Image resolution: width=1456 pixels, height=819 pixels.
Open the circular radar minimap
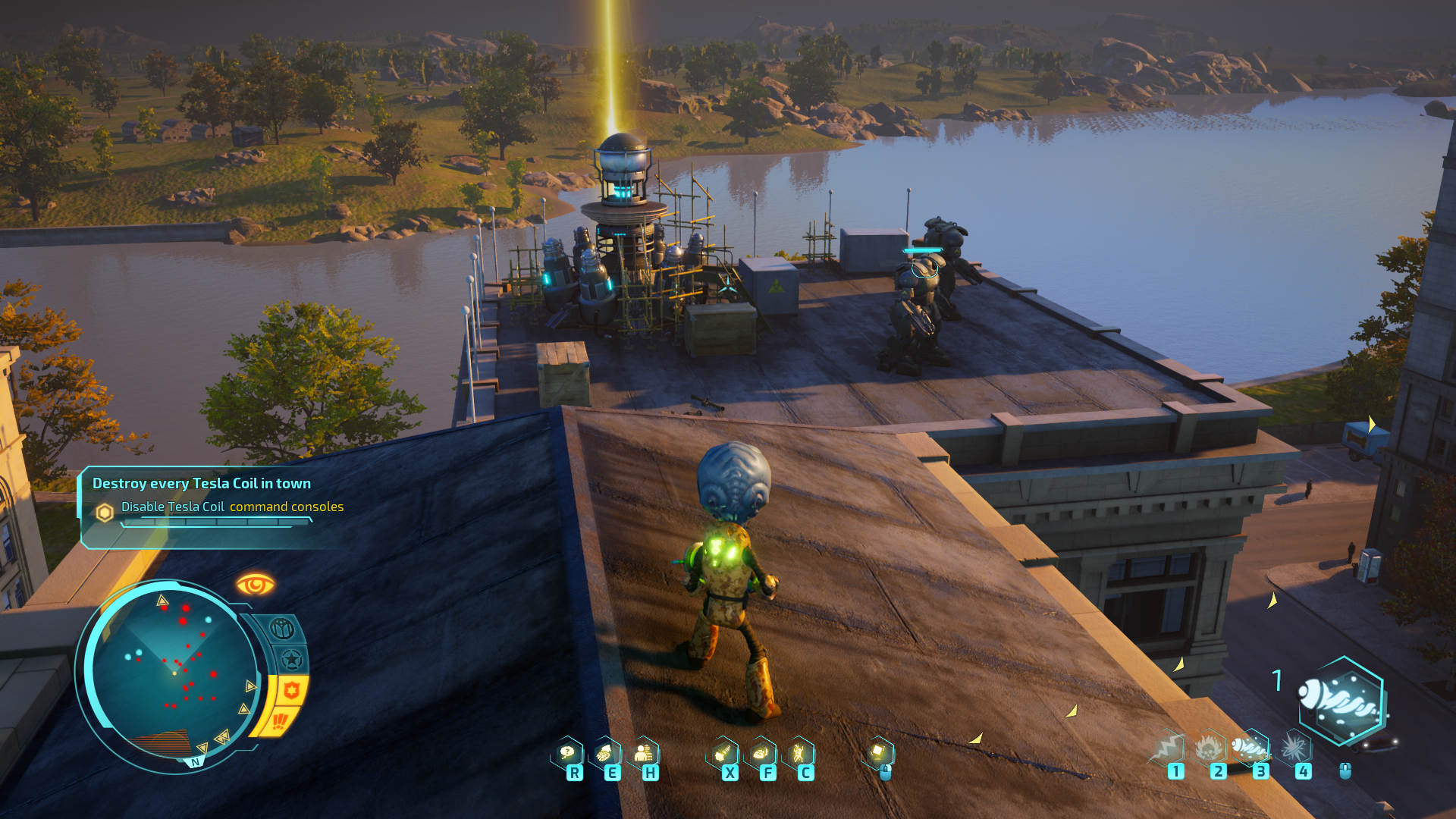click(171, 672)
